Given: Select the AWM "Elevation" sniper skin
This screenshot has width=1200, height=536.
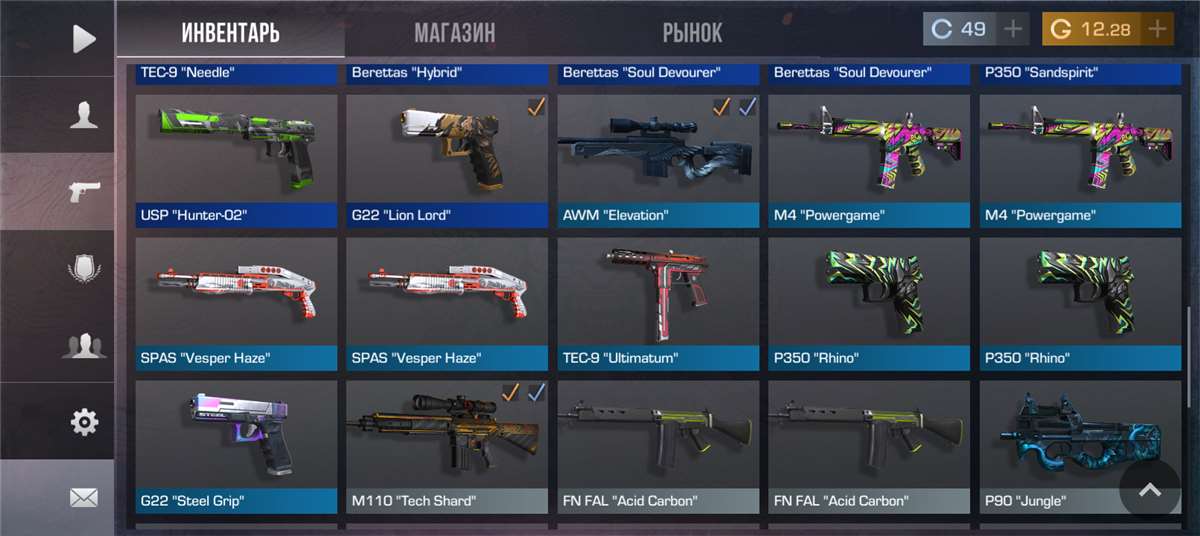Looking at the screenshot, I should (658, 160).
